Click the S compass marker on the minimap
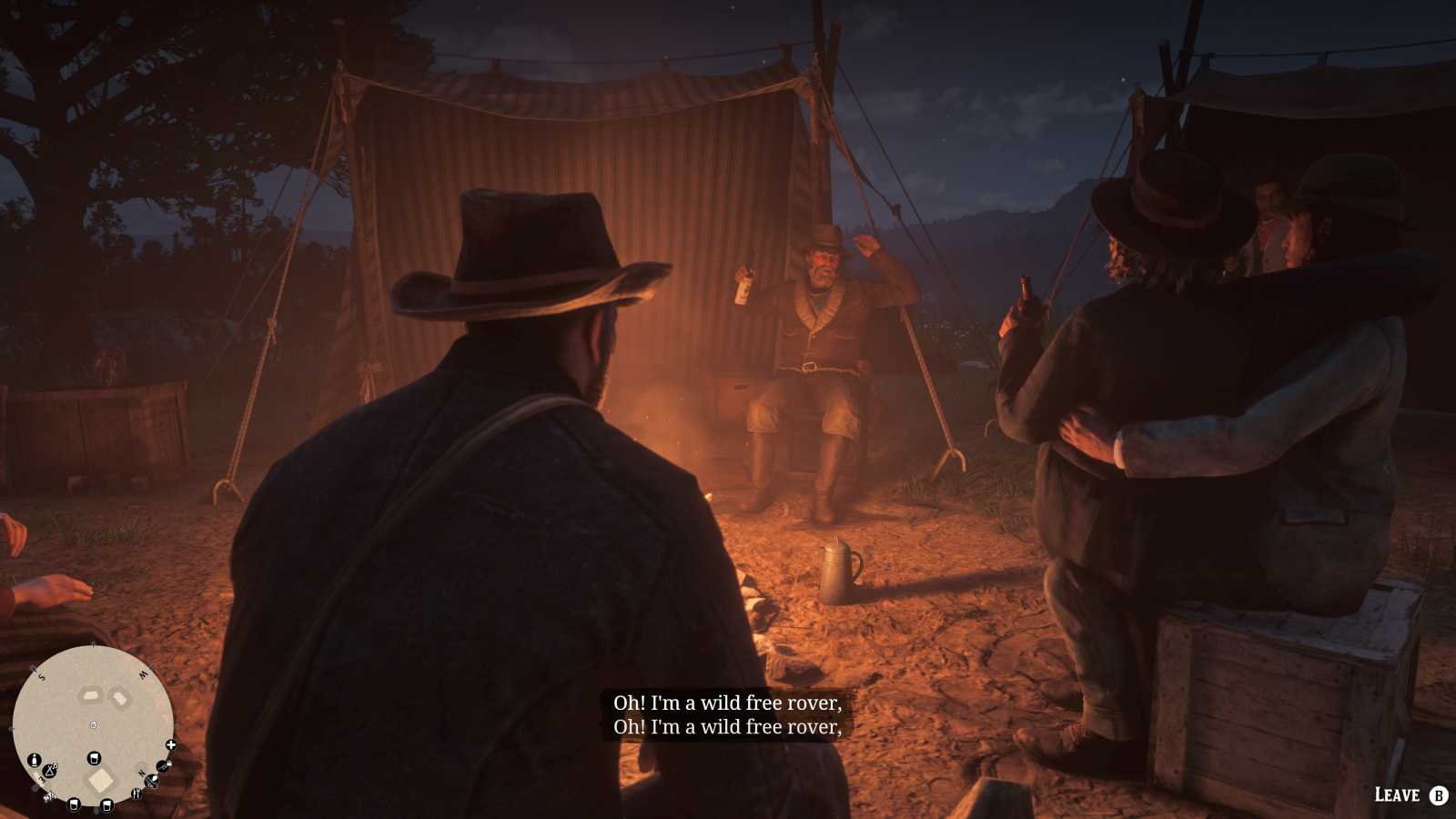 tap(41, 676)
